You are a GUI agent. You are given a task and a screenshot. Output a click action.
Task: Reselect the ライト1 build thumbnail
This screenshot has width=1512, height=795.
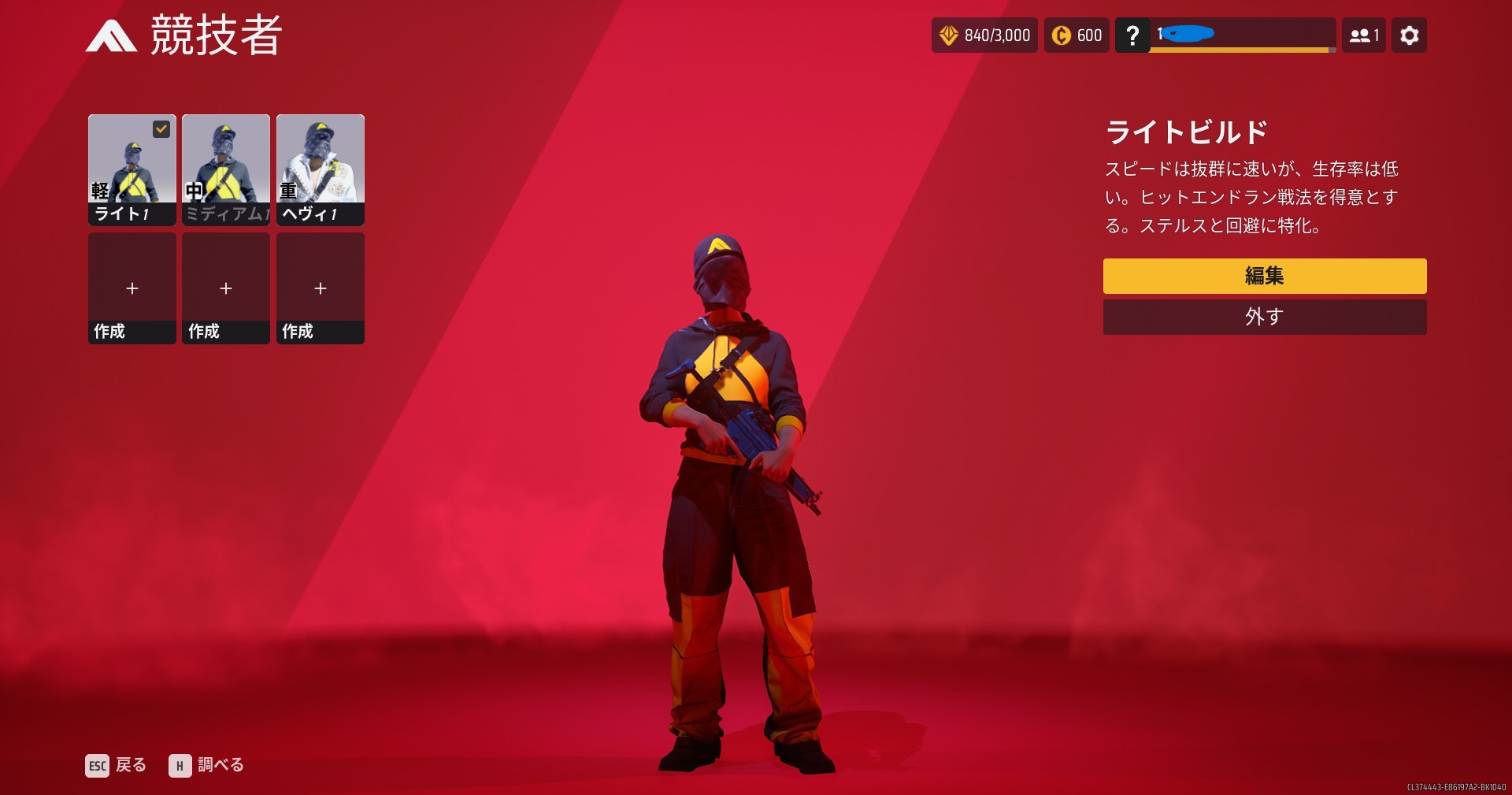click(x=132, y=162)
